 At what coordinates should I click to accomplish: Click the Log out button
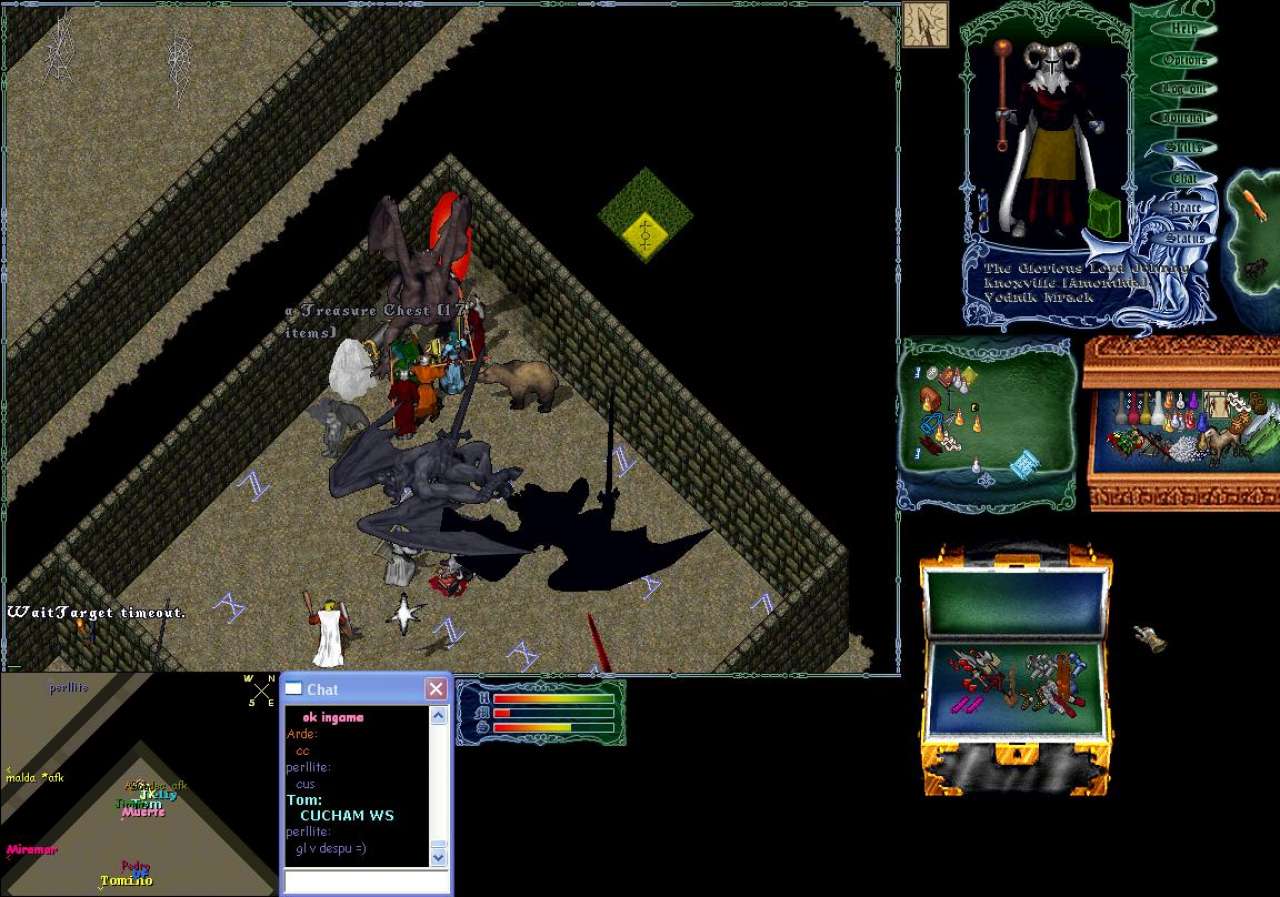(x=1184, y=89)
